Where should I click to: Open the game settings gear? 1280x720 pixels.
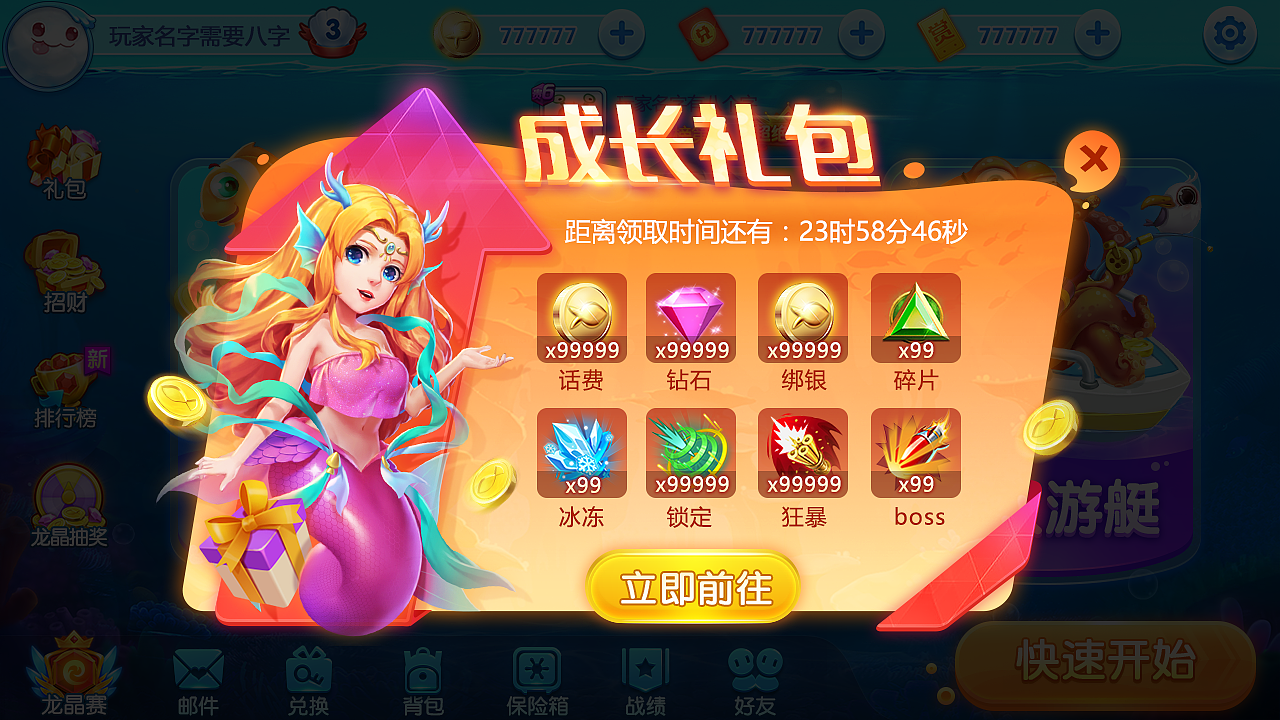pos(1230,33)
